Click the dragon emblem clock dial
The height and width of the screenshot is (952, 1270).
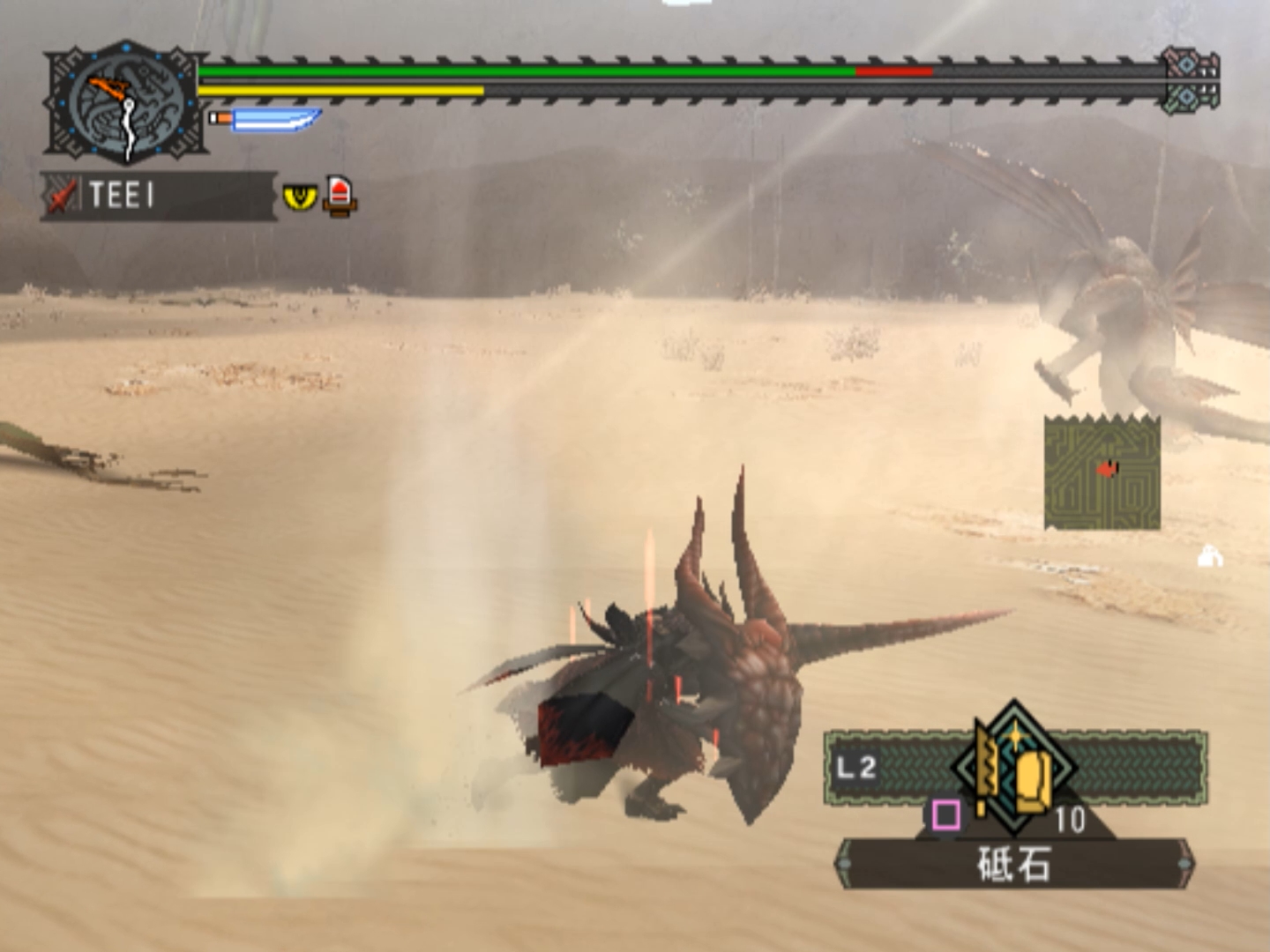[x=126, y=104]
